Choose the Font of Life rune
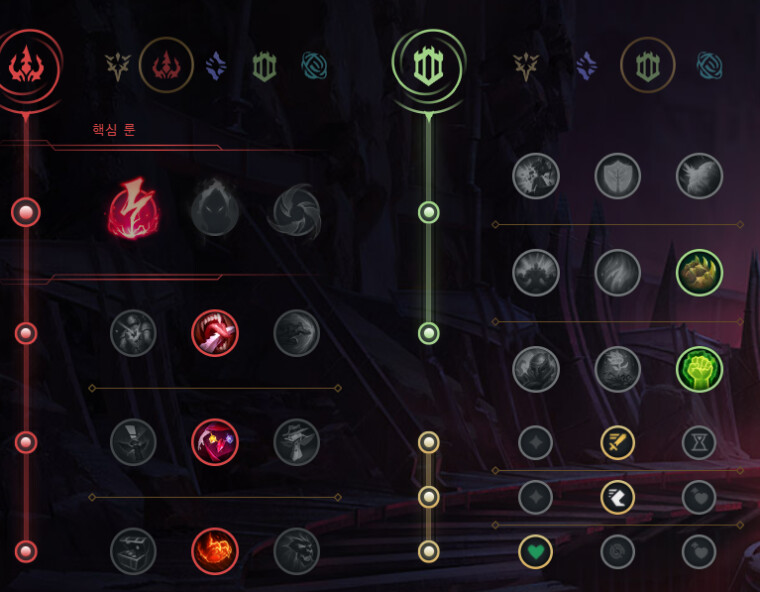The height and width of the screenshot is (592, 760). tap(618, 176)
